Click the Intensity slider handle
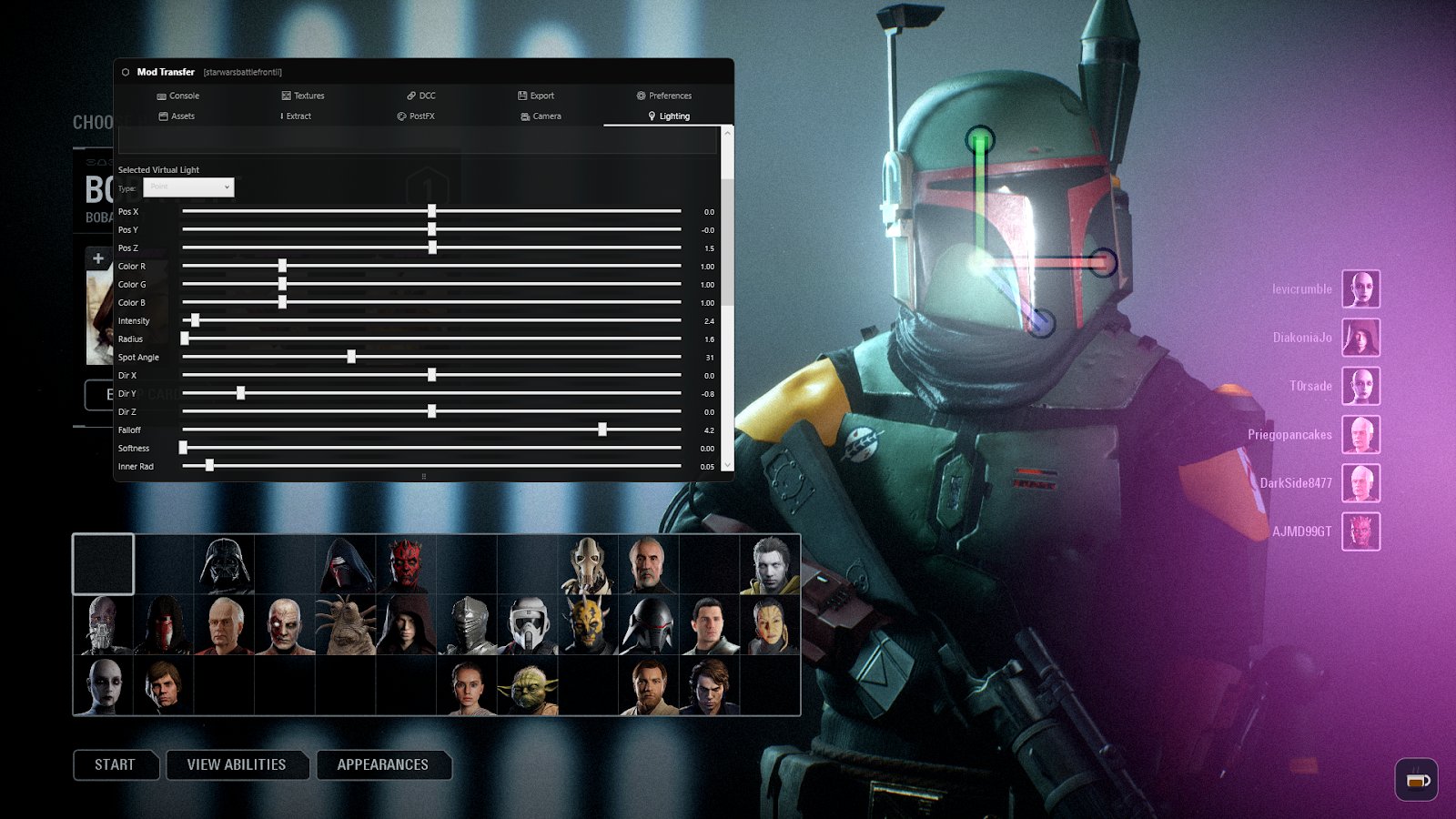The height and width of the screenshot is (819, 1456). click(x=196, y=320)
